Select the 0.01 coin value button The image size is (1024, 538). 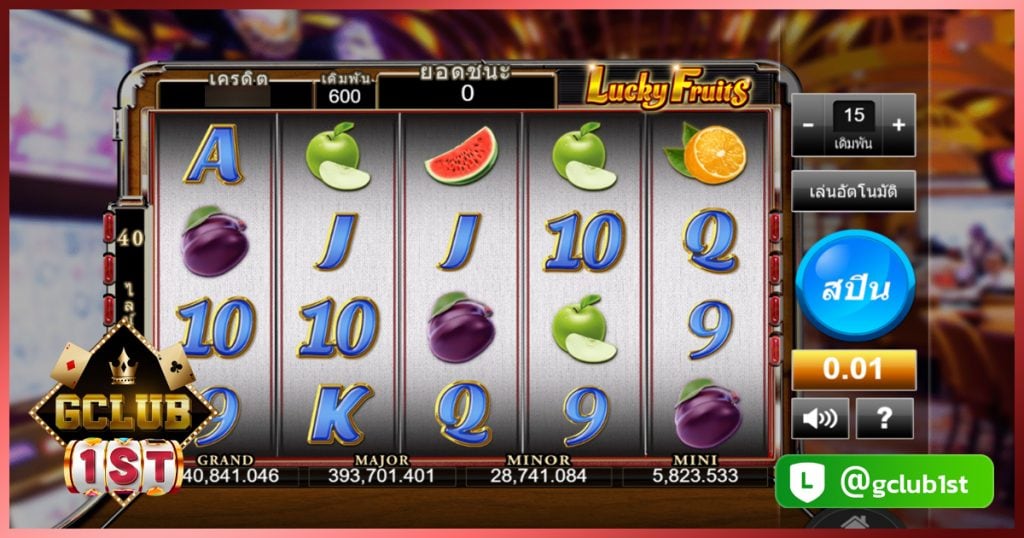854,369
